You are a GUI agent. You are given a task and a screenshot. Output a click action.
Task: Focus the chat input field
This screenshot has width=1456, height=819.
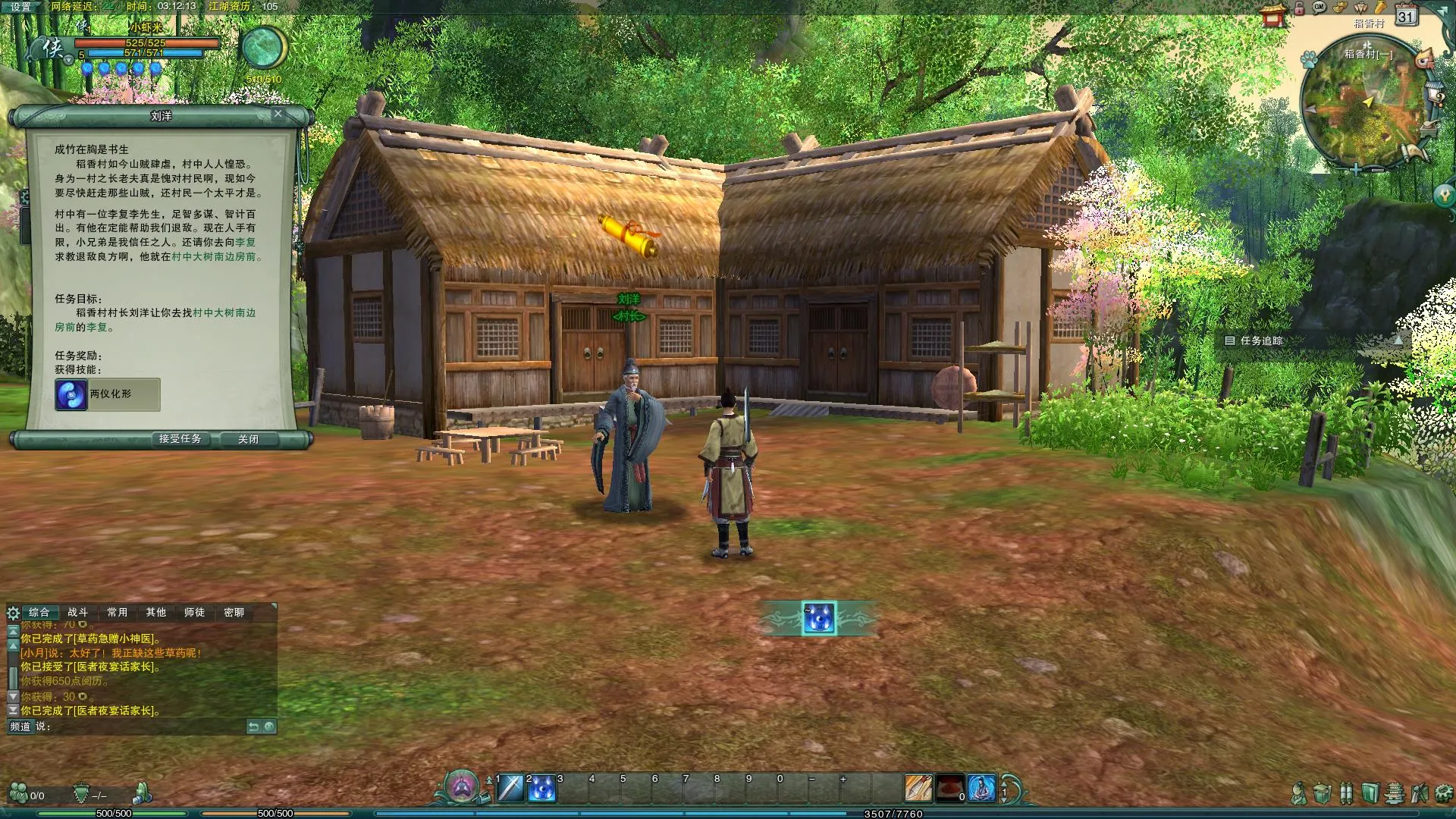click(x=144, y=726)
